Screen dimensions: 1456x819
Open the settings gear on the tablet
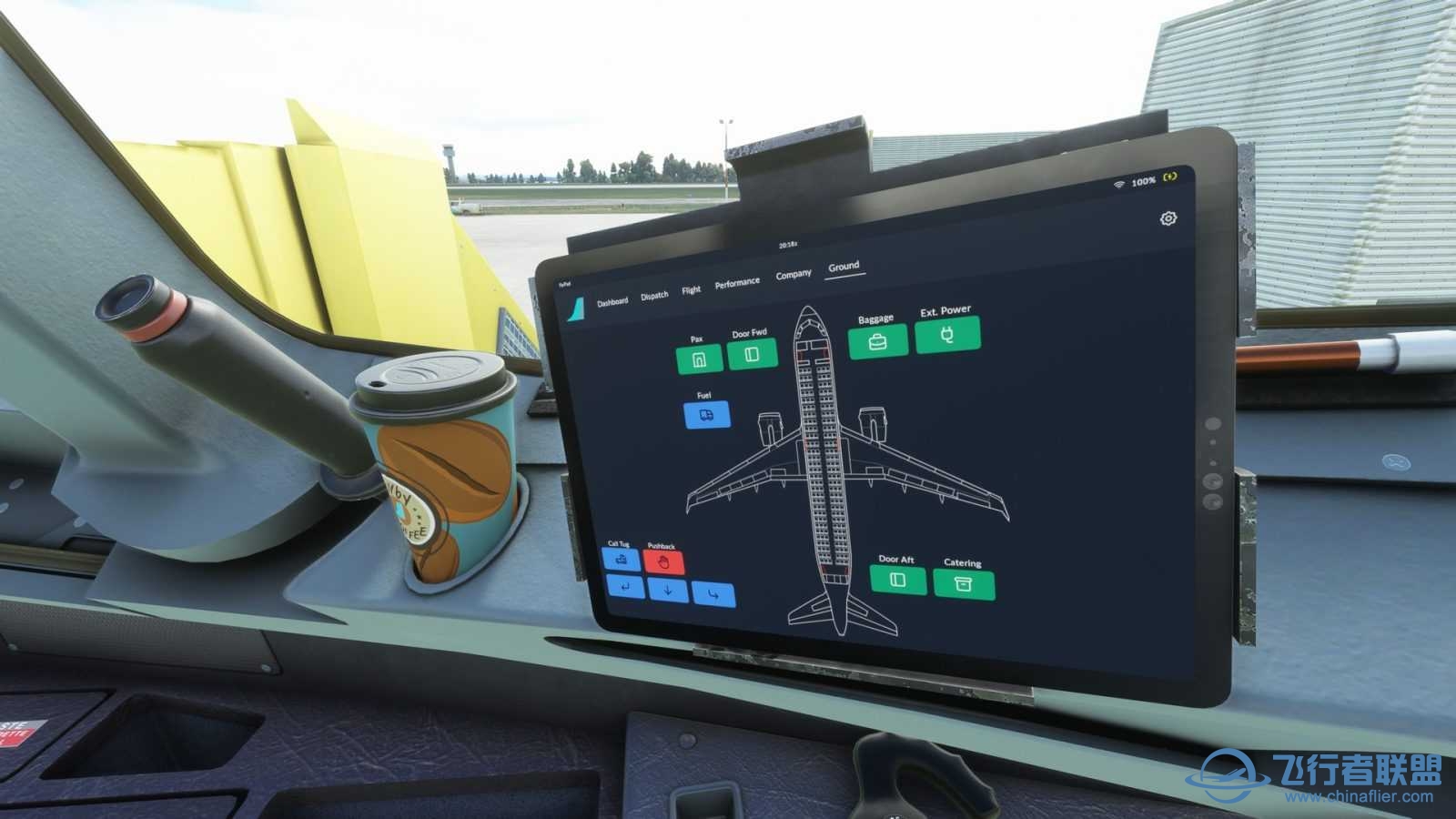(1167, 219)
